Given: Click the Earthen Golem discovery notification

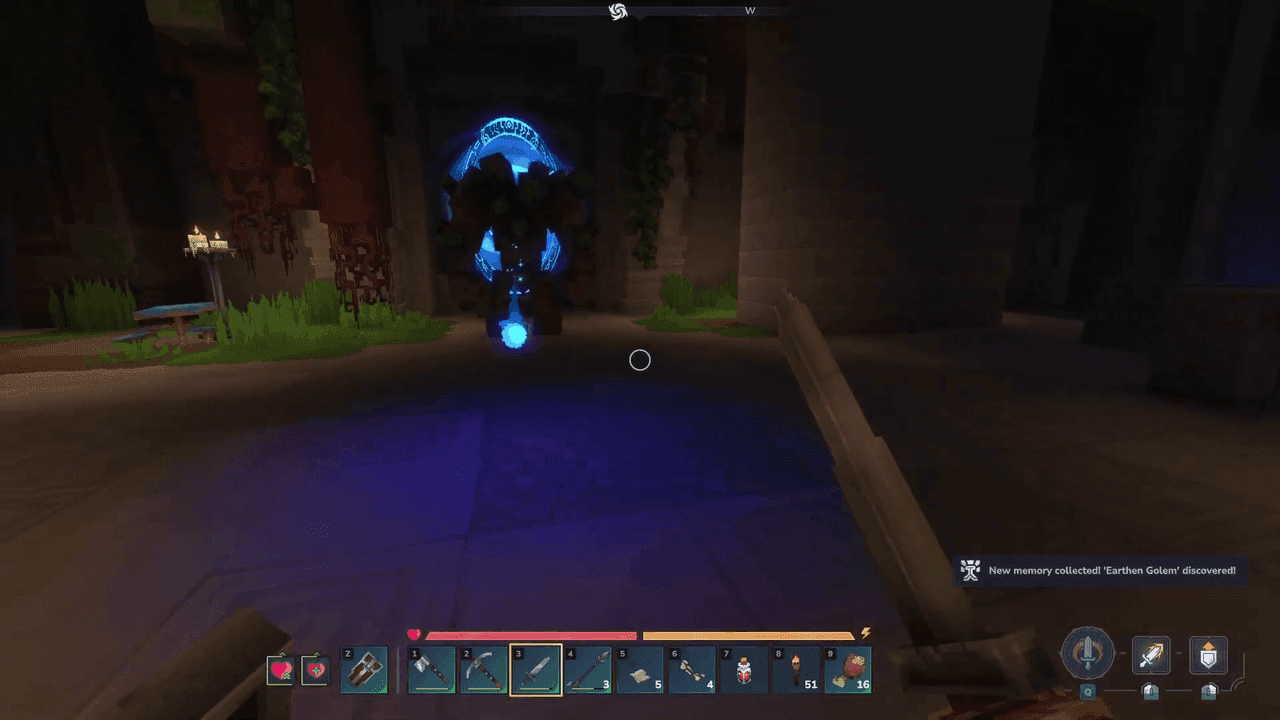Looking at the screenshot, I should point(1100,571).
